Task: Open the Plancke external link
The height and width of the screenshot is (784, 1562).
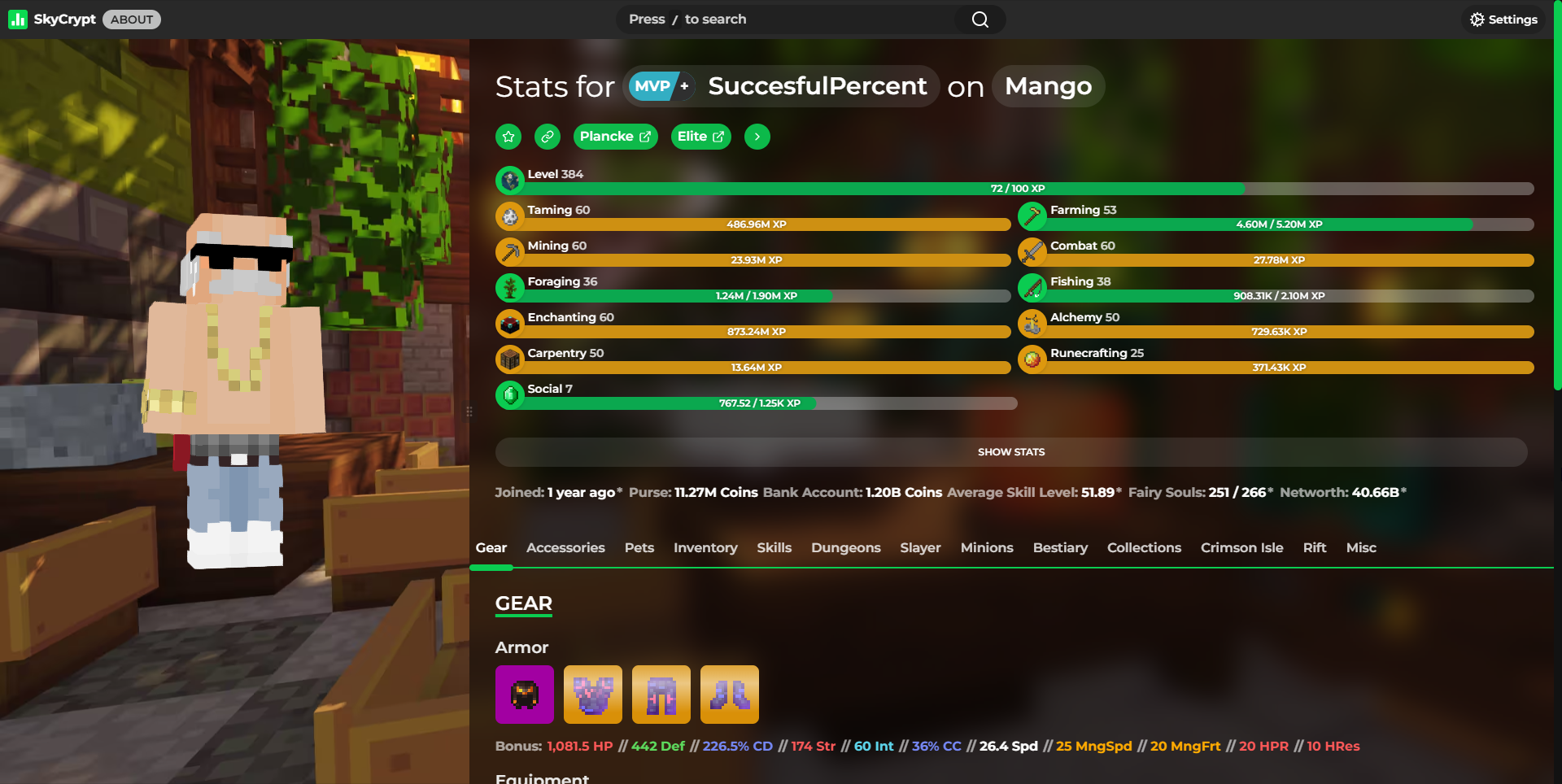Action: pos(615,137)
